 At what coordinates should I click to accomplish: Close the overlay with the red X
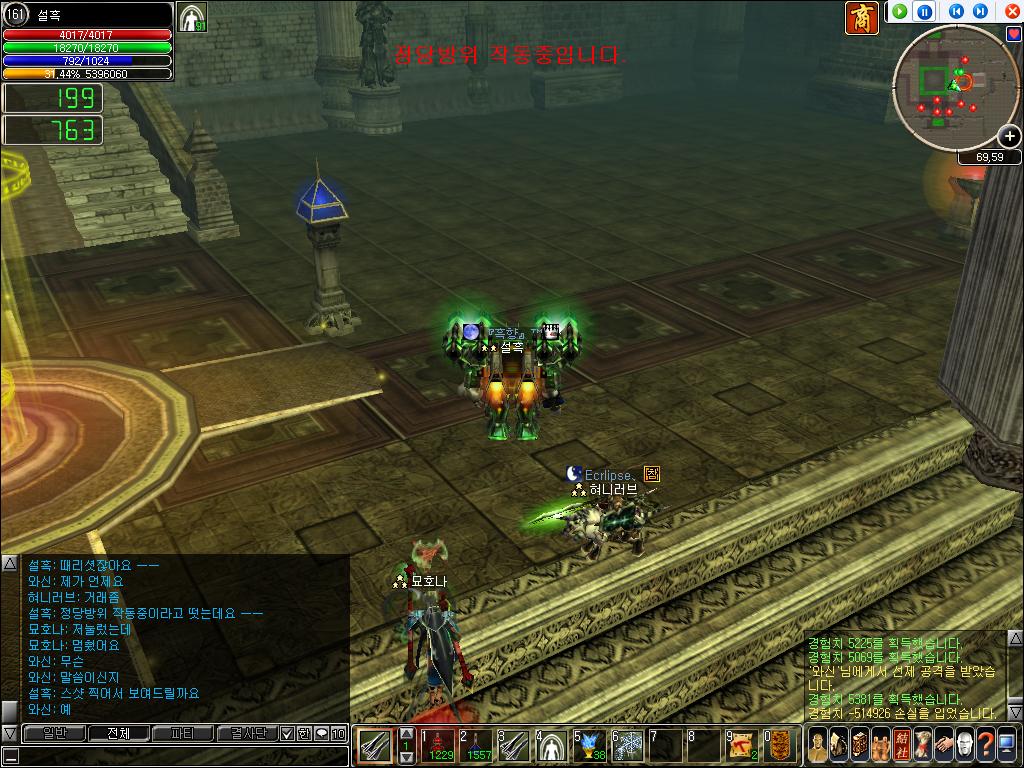pyautogui.click(x=1012, y=12)
